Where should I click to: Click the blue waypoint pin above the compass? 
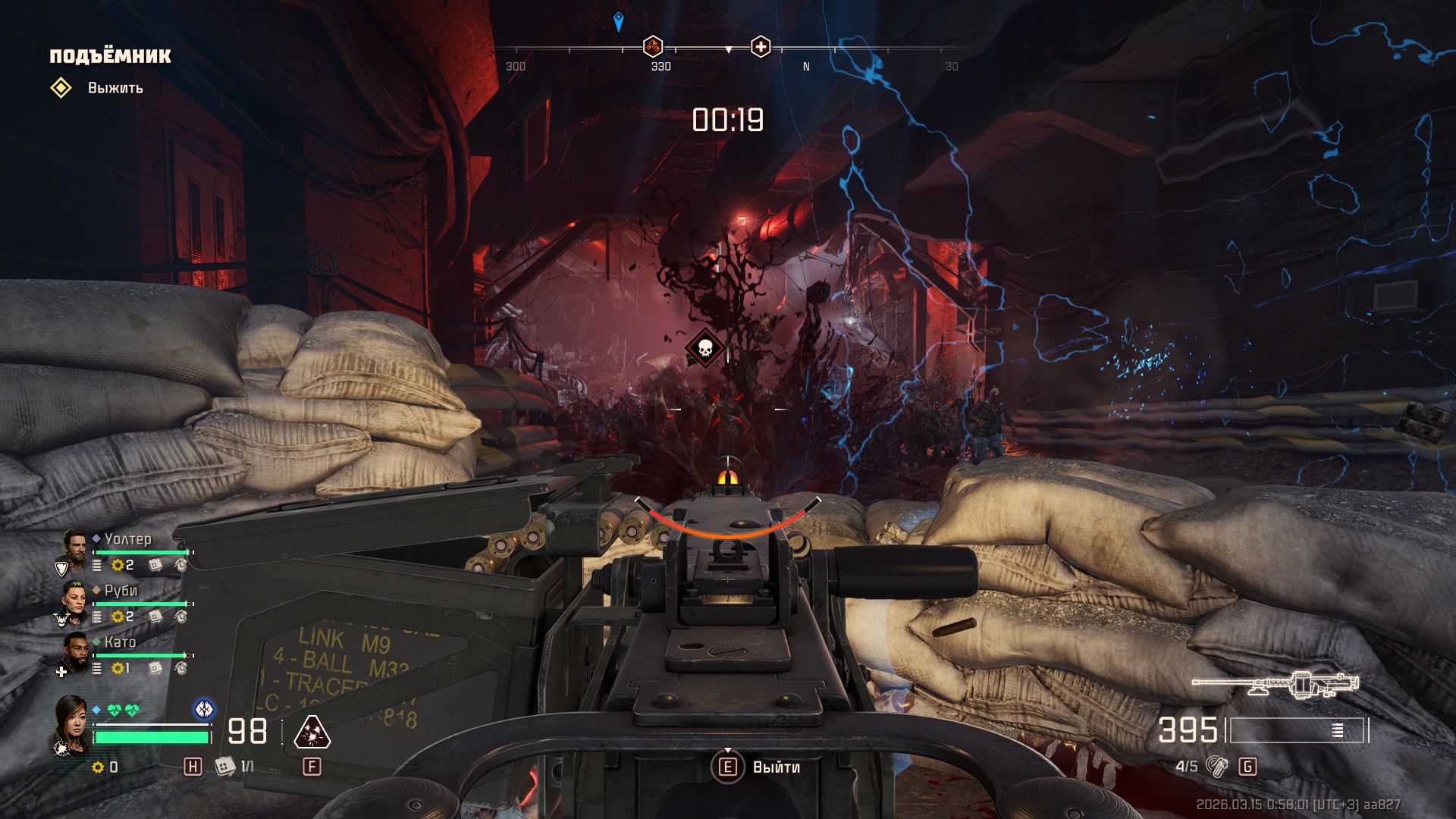click(x=619, y=21)
